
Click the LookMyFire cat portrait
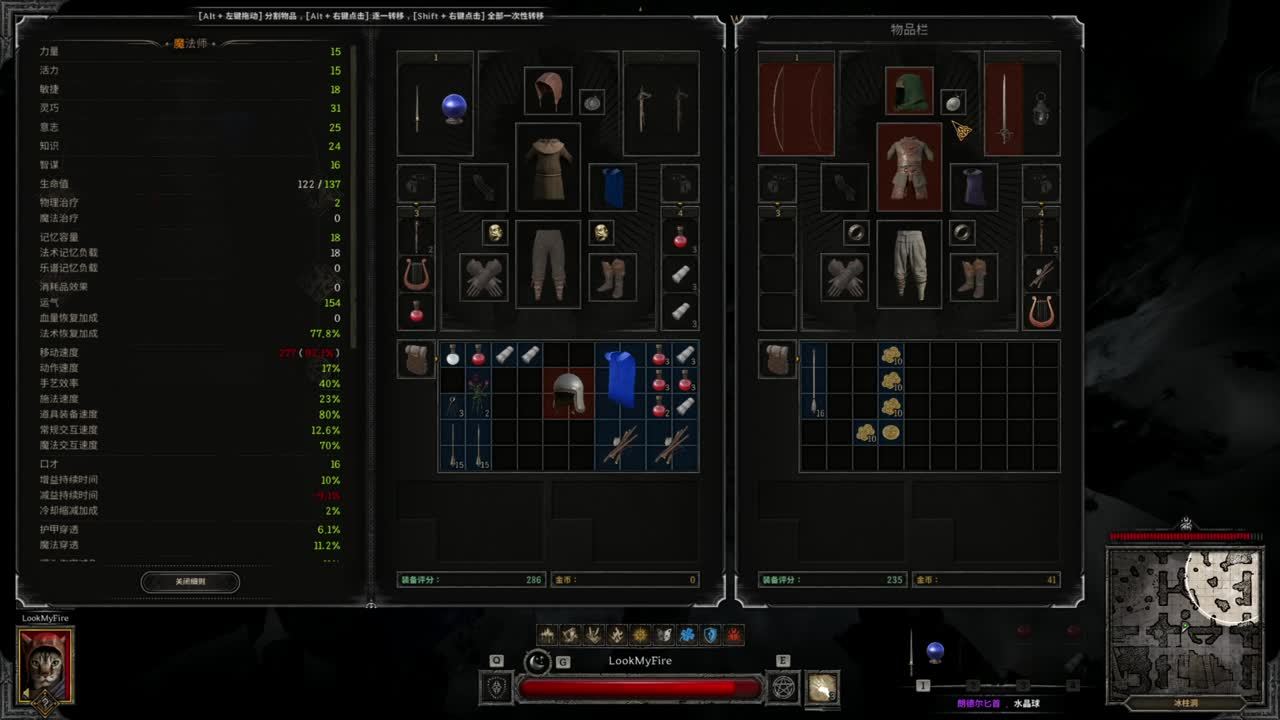[46, 663]
